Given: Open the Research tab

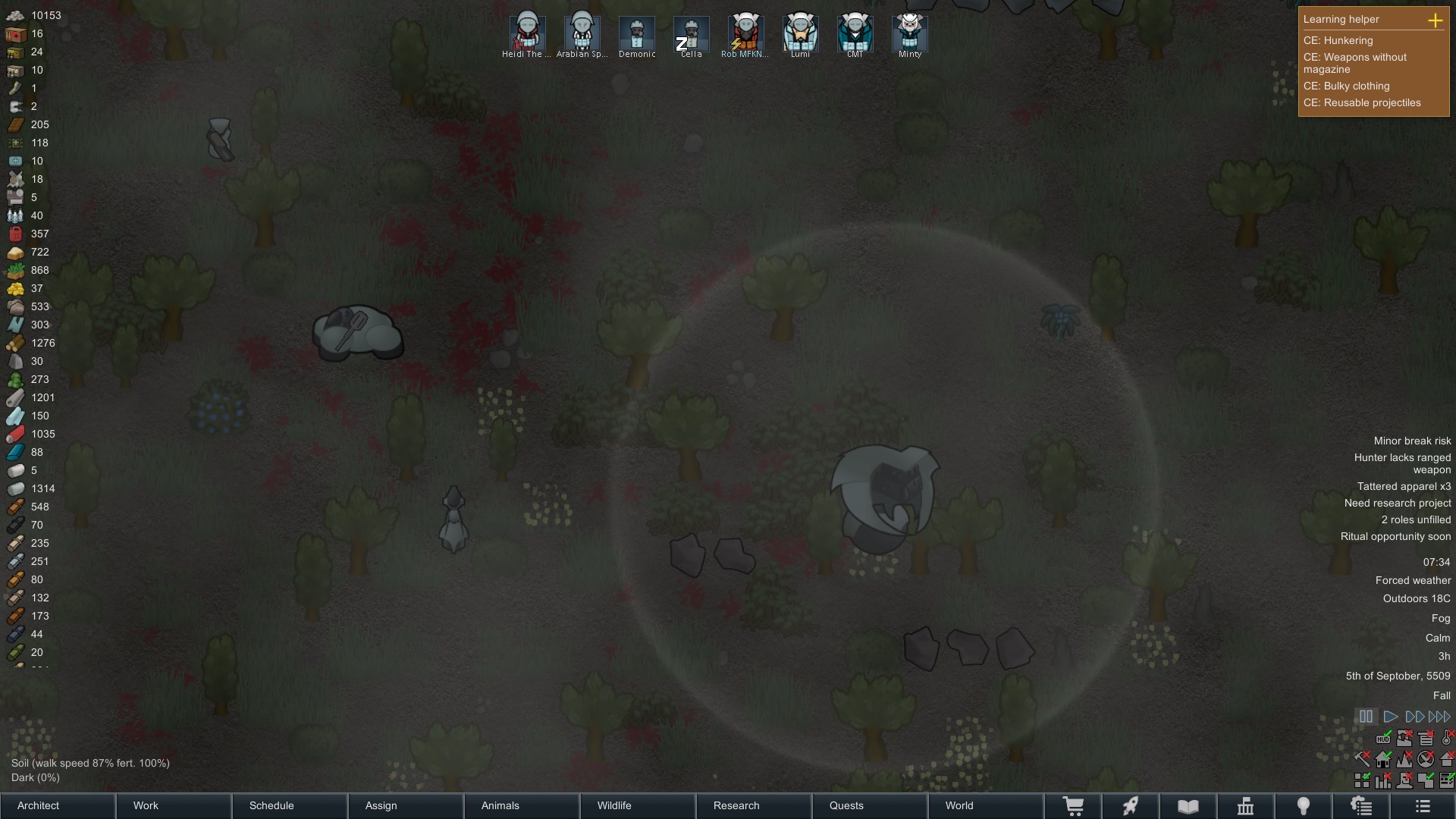Looking at the screenshot, I should click(x=754, y=805).
